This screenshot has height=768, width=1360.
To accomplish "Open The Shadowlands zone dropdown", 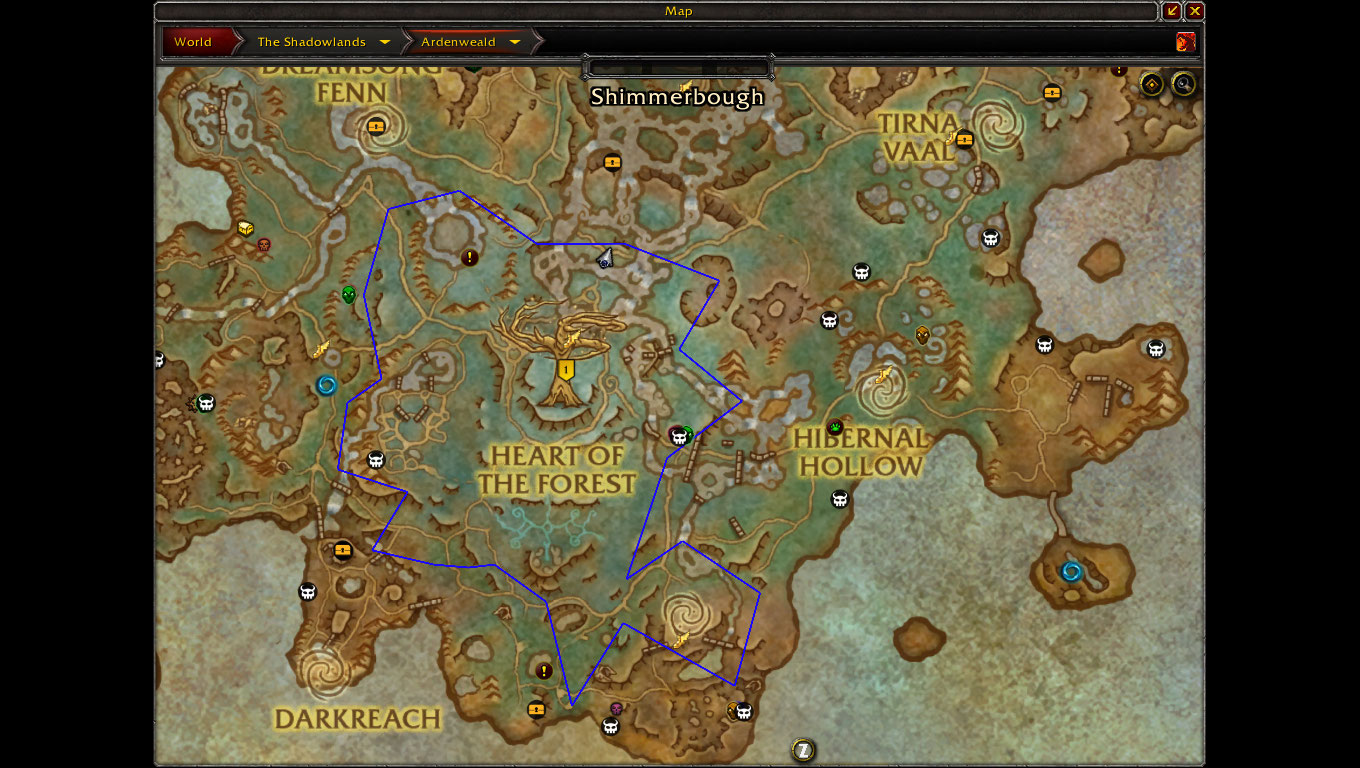I will (x=385, y=42).
